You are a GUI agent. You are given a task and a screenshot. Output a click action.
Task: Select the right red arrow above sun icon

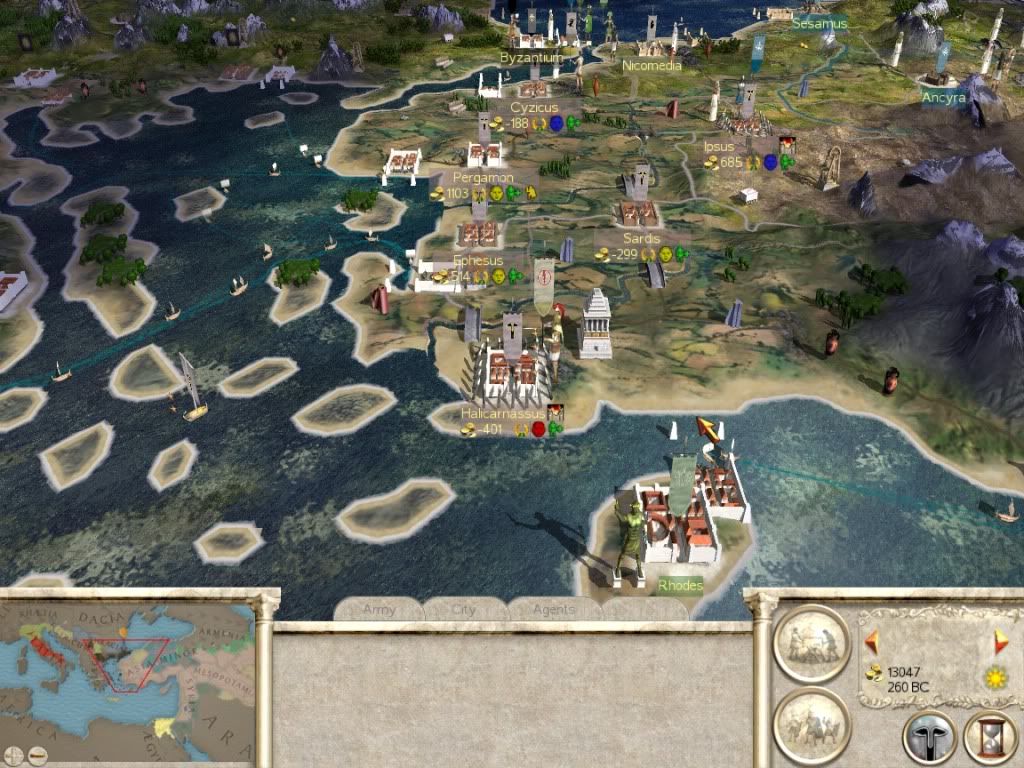[x=1000, y=641]
